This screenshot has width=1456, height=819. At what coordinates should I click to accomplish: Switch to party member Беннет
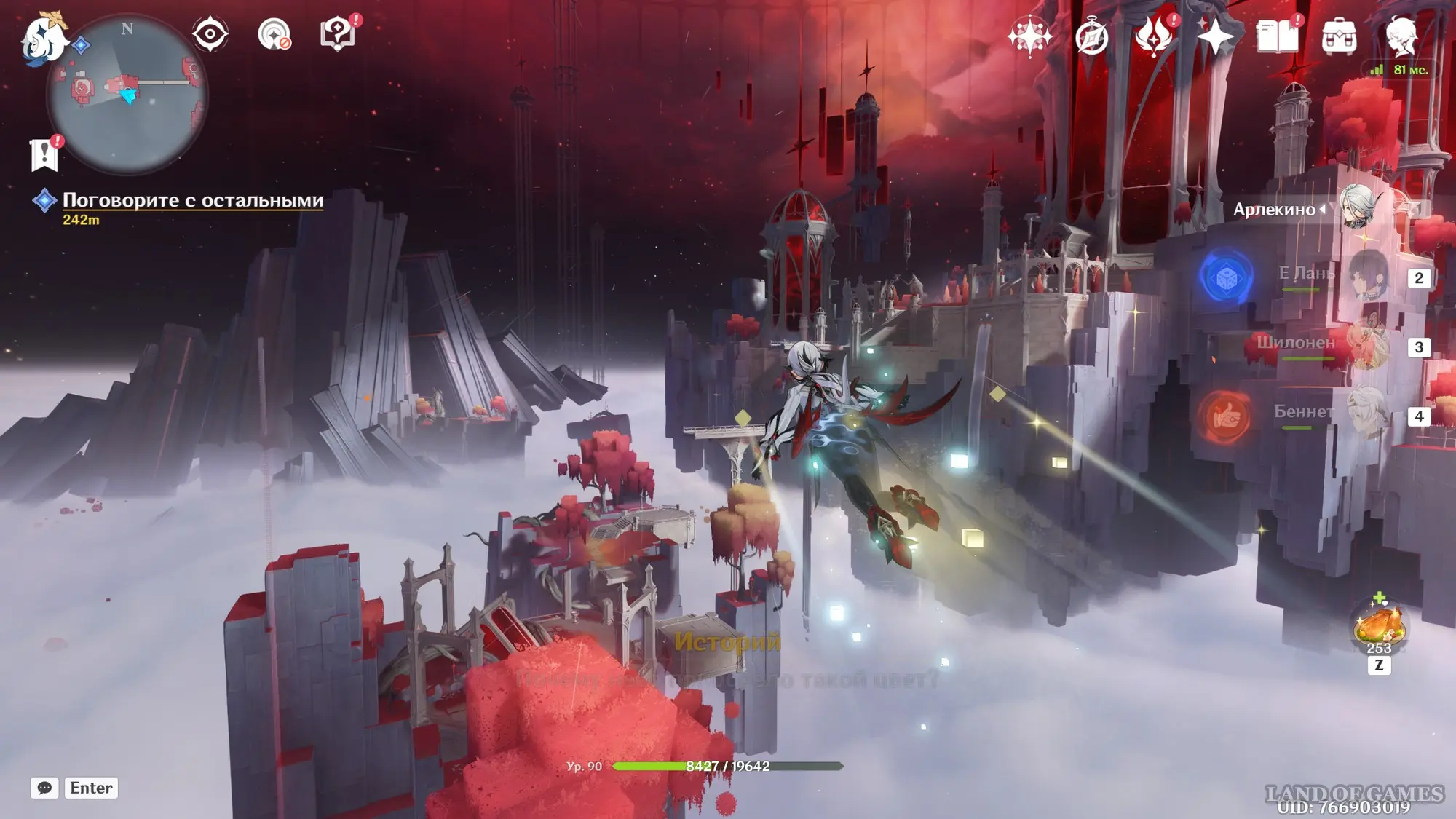(1367, 414)
